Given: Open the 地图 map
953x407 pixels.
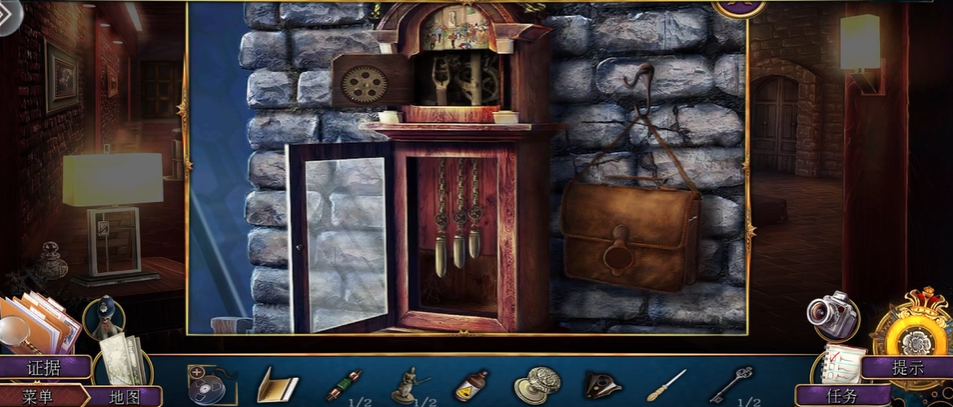Looking at the screenshot, I should 124,397.
